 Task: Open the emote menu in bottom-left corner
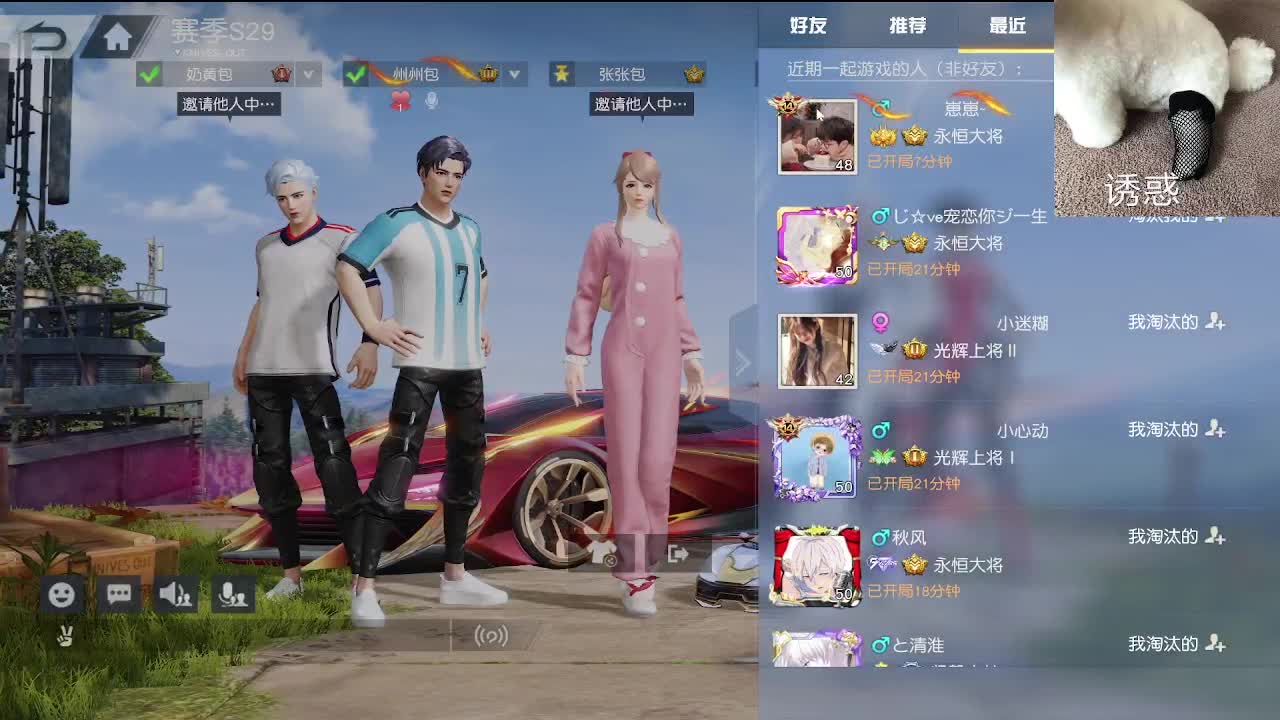pos(62,594)
